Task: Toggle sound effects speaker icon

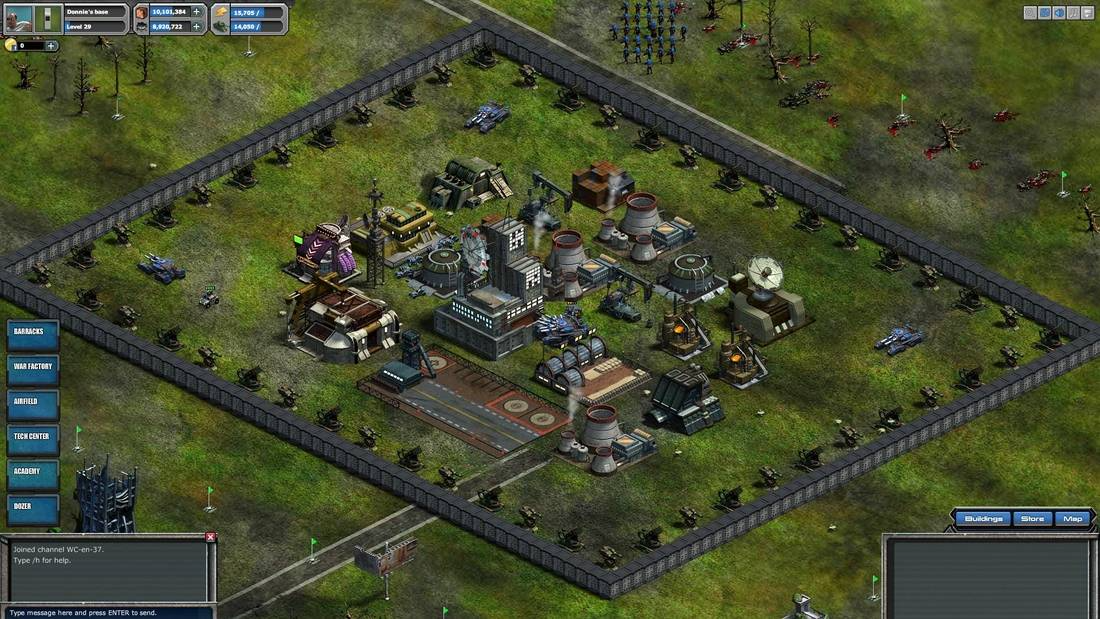Action: (1059, 13)
